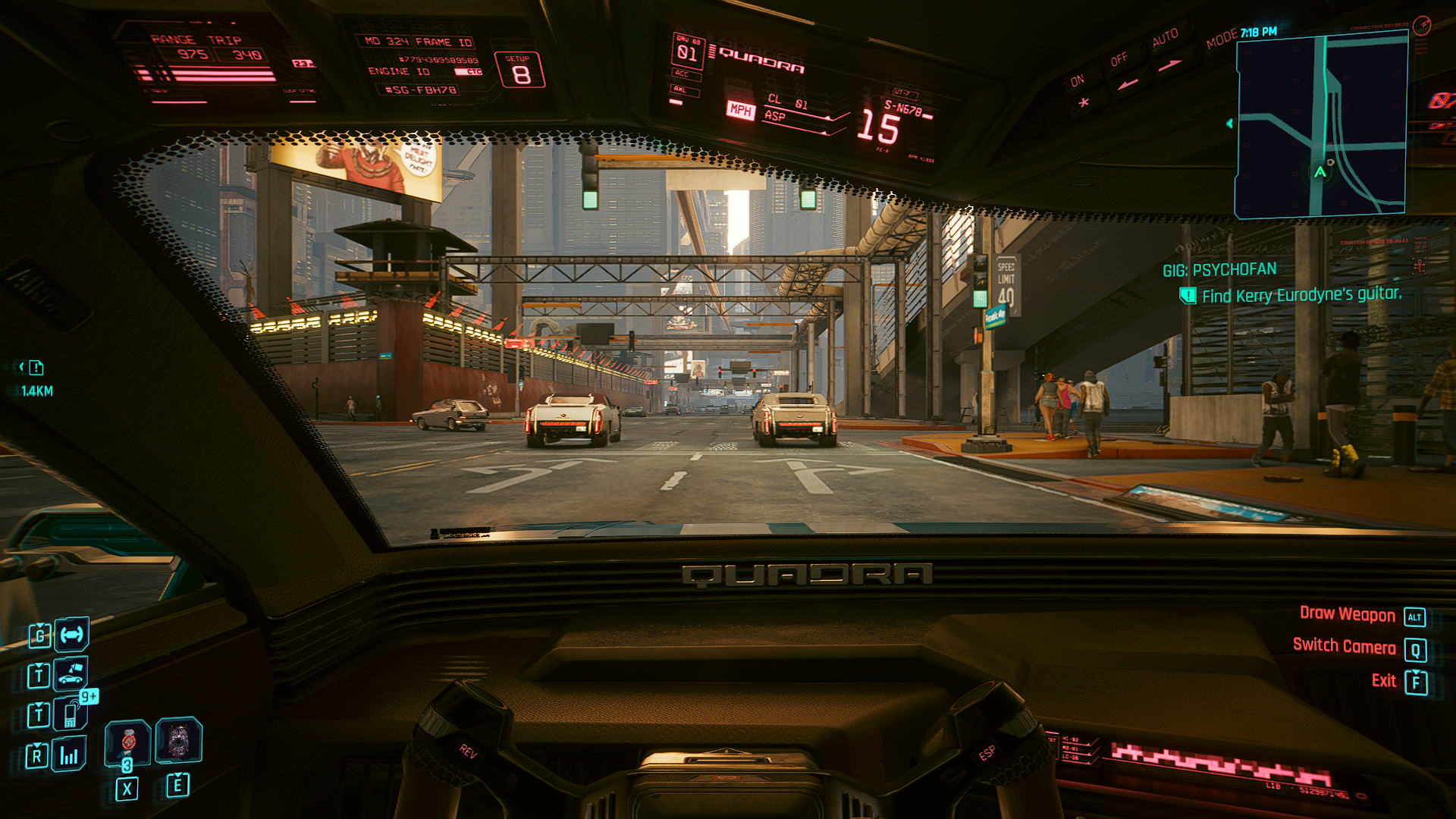Viewport: 1456px width, 819px height.
Task: Open the phone icon with 9+ badge
Action: click(x=71, y=714)
